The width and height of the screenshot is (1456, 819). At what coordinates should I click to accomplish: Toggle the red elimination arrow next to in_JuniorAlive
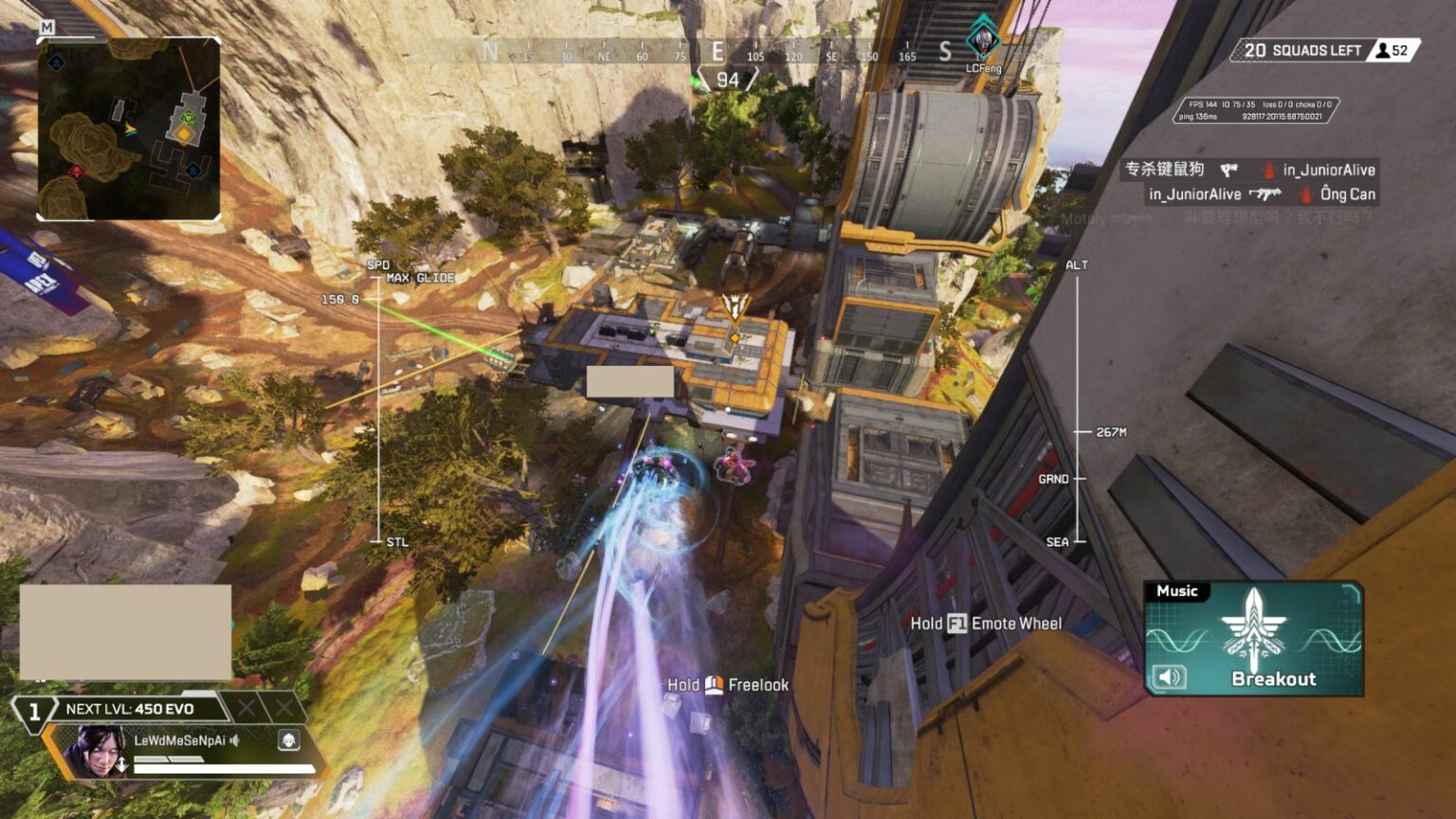1268,171
